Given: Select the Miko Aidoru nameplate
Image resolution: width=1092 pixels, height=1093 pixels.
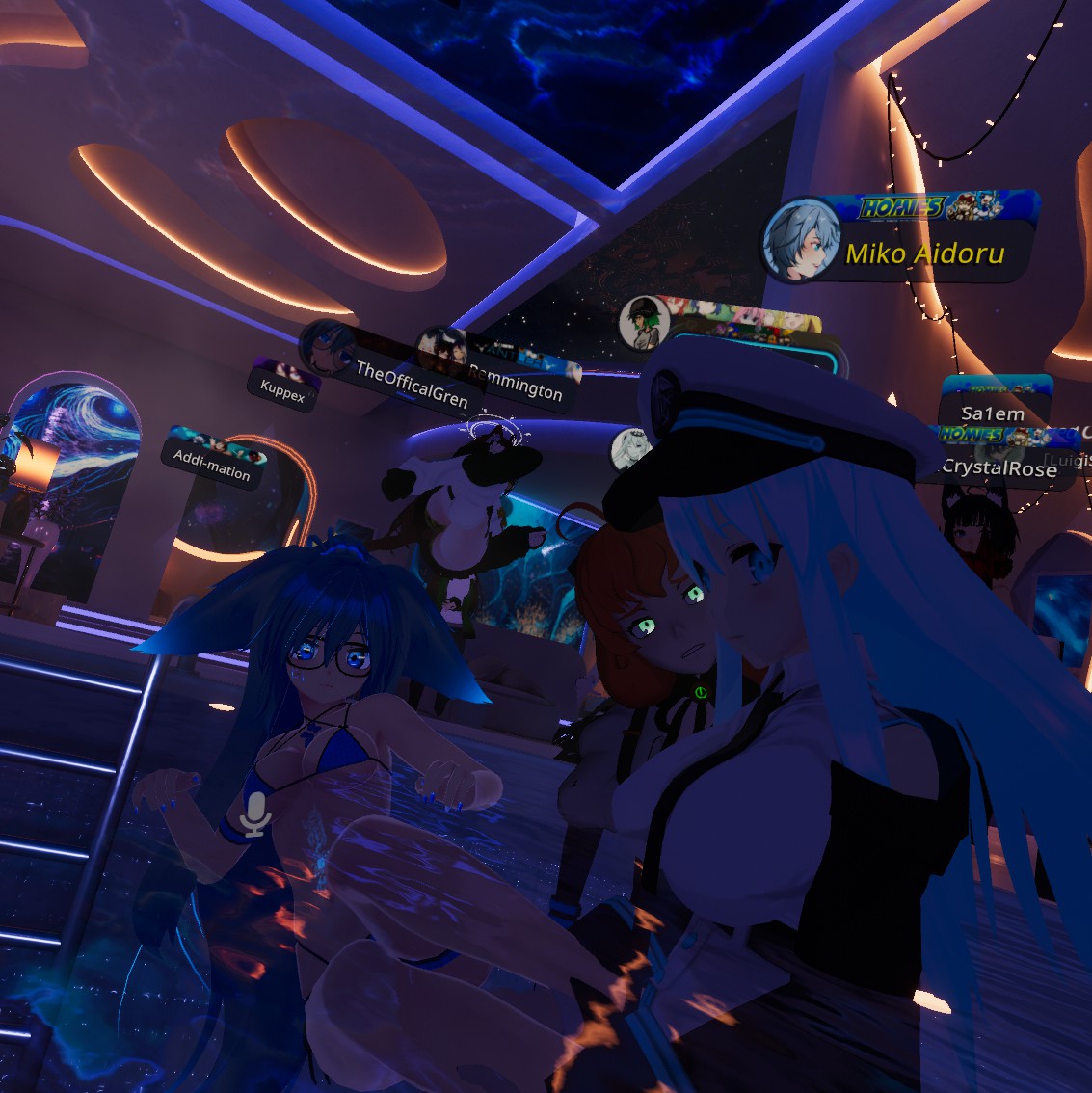Looking at the screenshot, I should (x=923, y=253).
